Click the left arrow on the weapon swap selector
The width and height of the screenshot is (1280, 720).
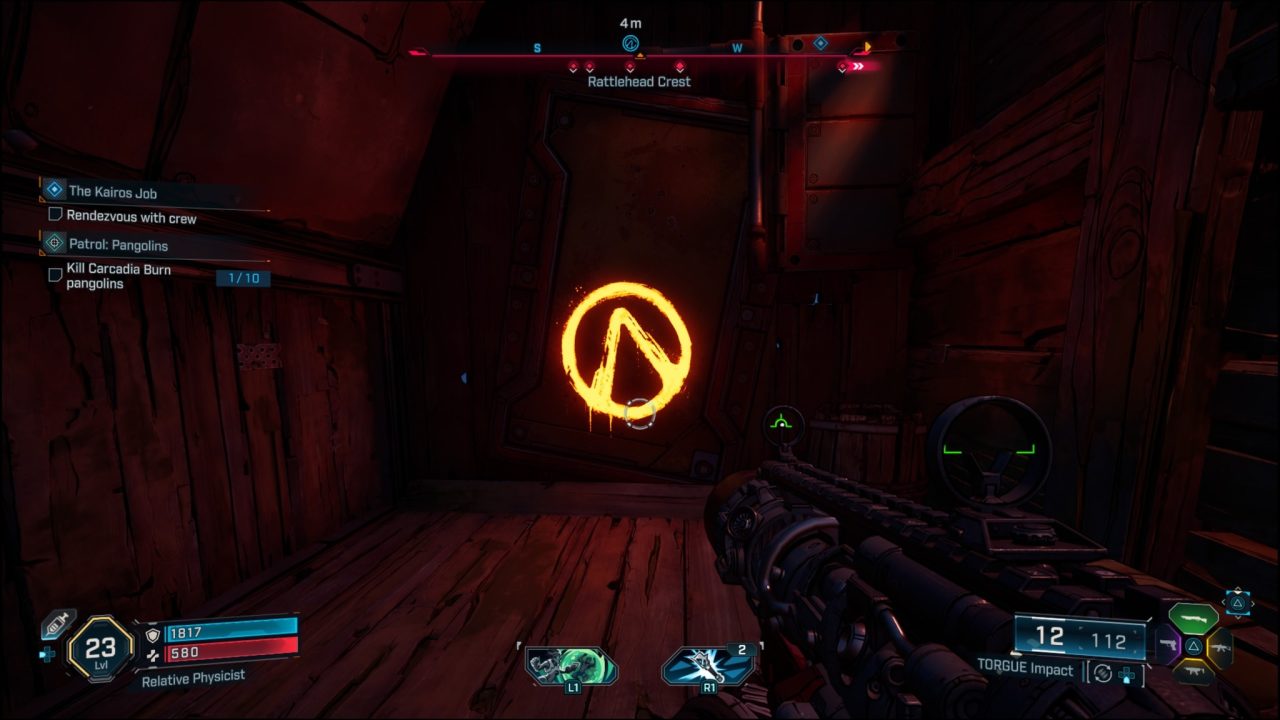pyautogui.click(x=1224, y=603)
